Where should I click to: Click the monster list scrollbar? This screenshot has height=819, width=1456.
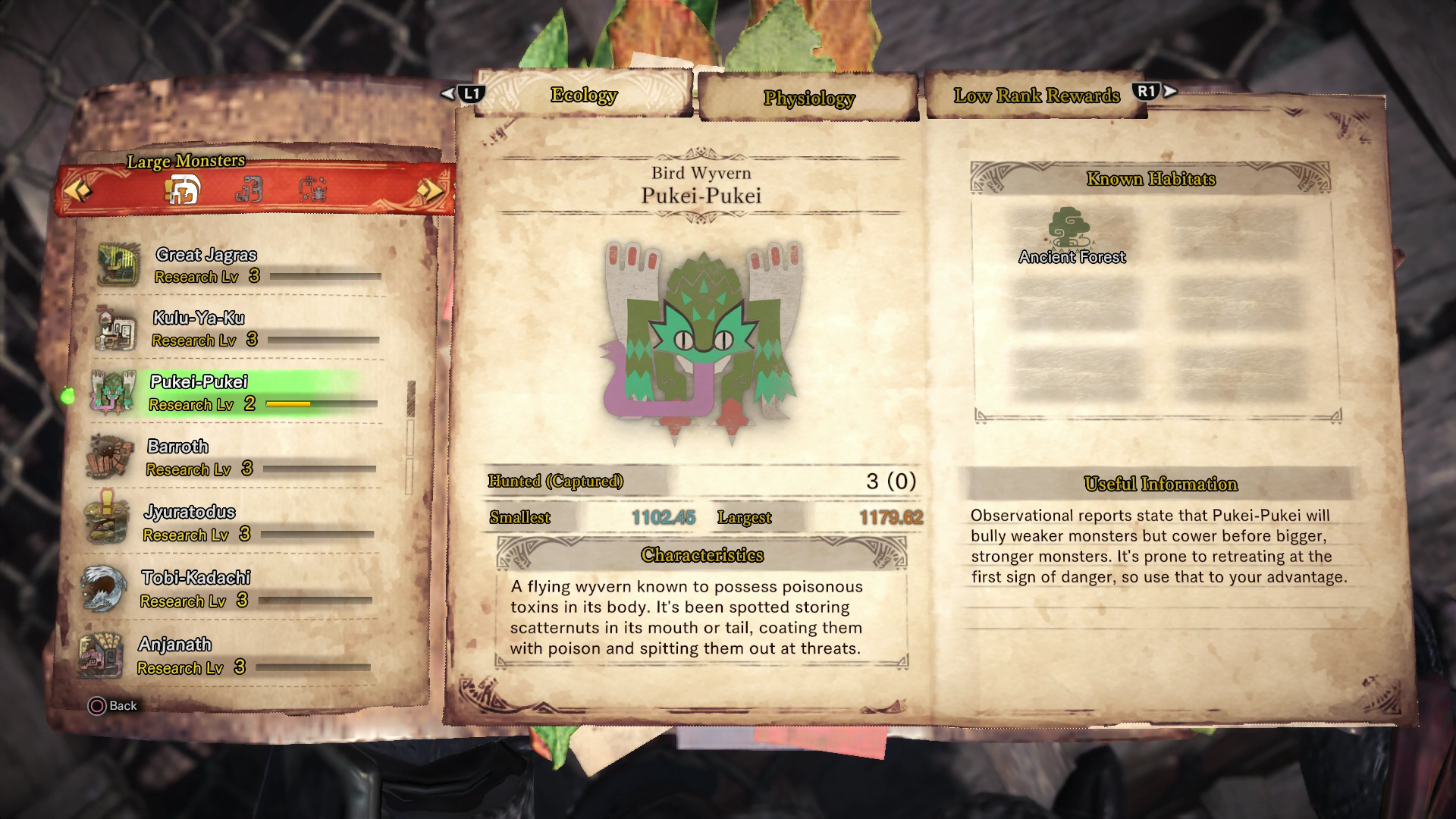coord(412,400)
